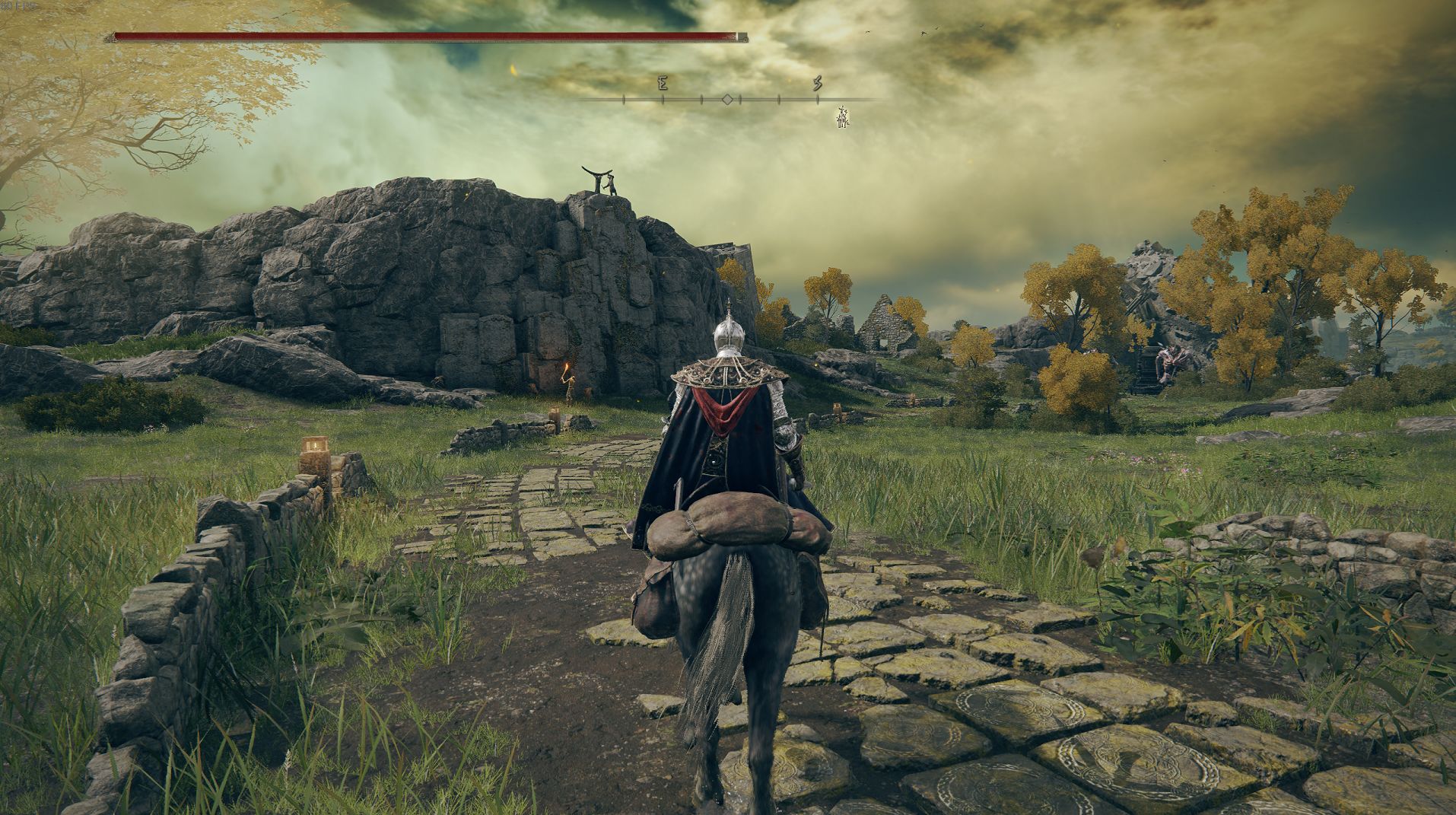Click the white map marker icon under the compass
1456x815 pixels.
(842, 117)
